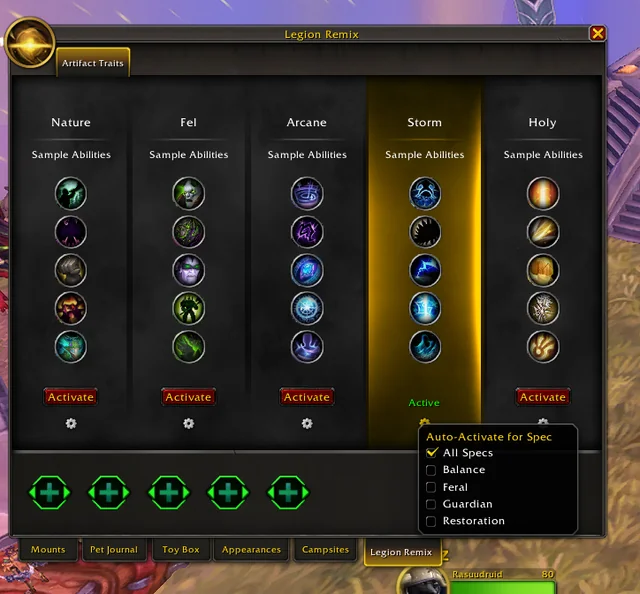Activate the Fel trait tree
640x594 pixels.
(189, 397)
